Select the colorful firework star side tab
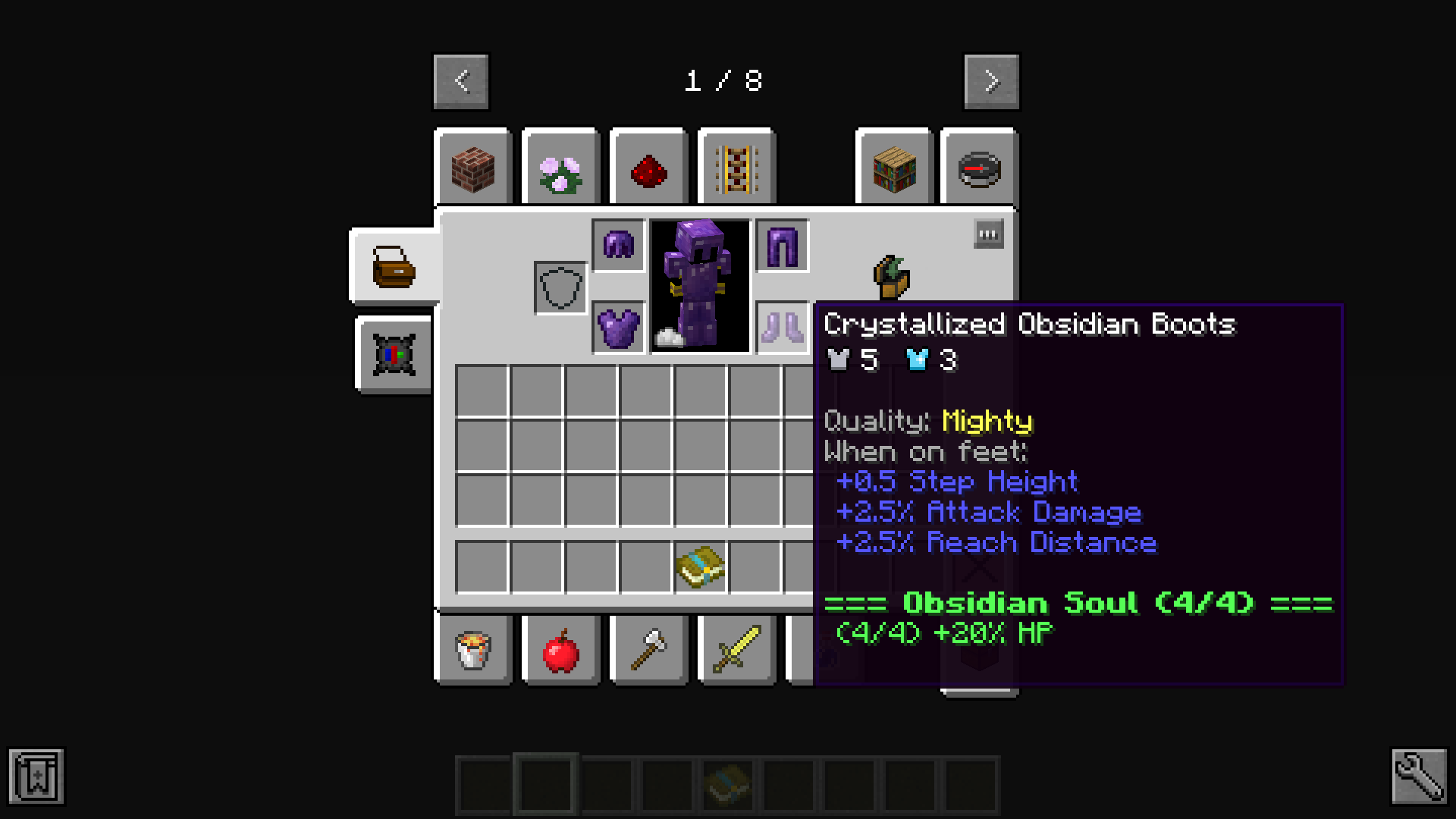Viewport: 1456px width, 819px height. (393, 355)
